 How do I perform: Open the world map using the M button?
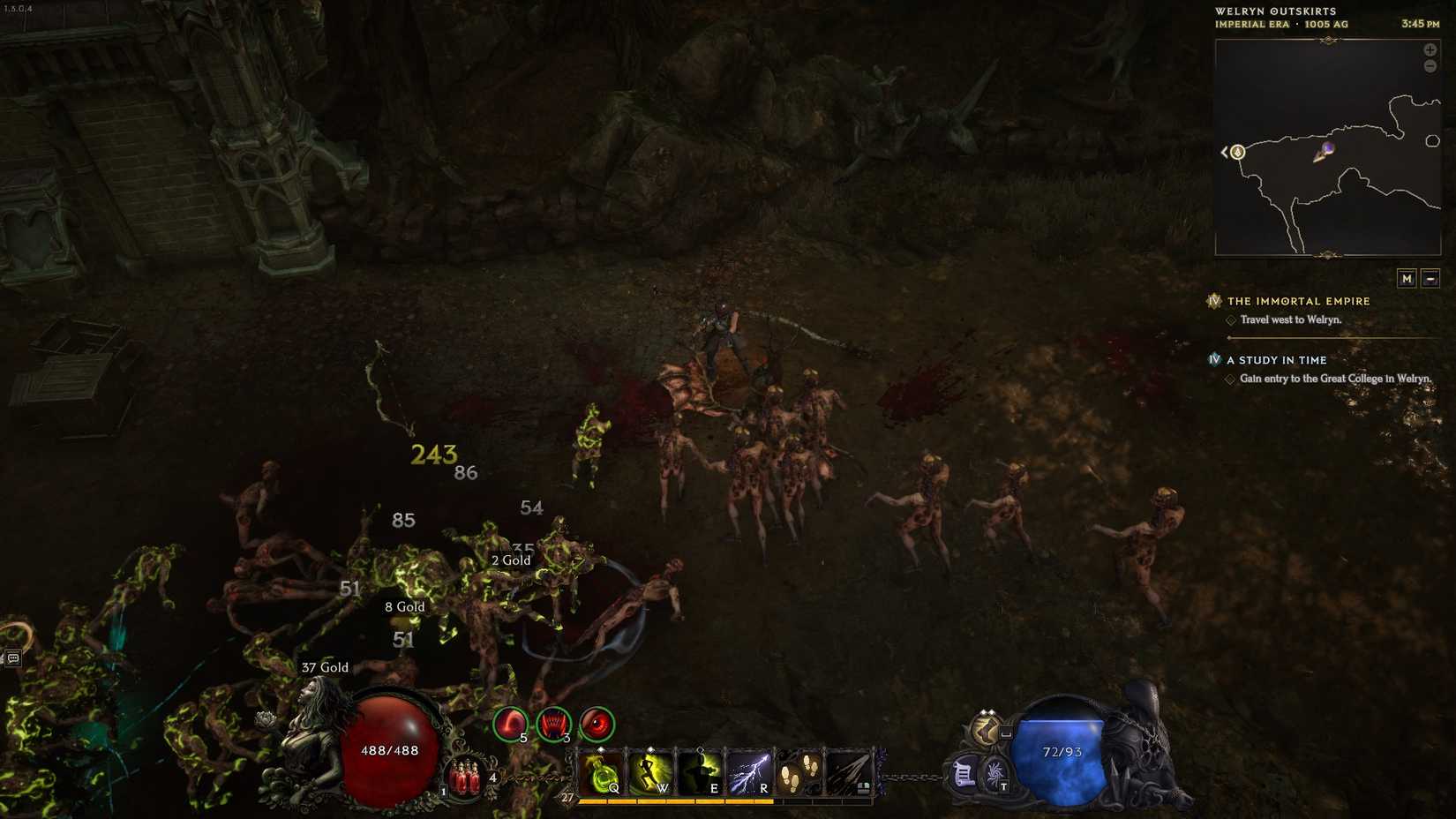(x=1407, y=278)
